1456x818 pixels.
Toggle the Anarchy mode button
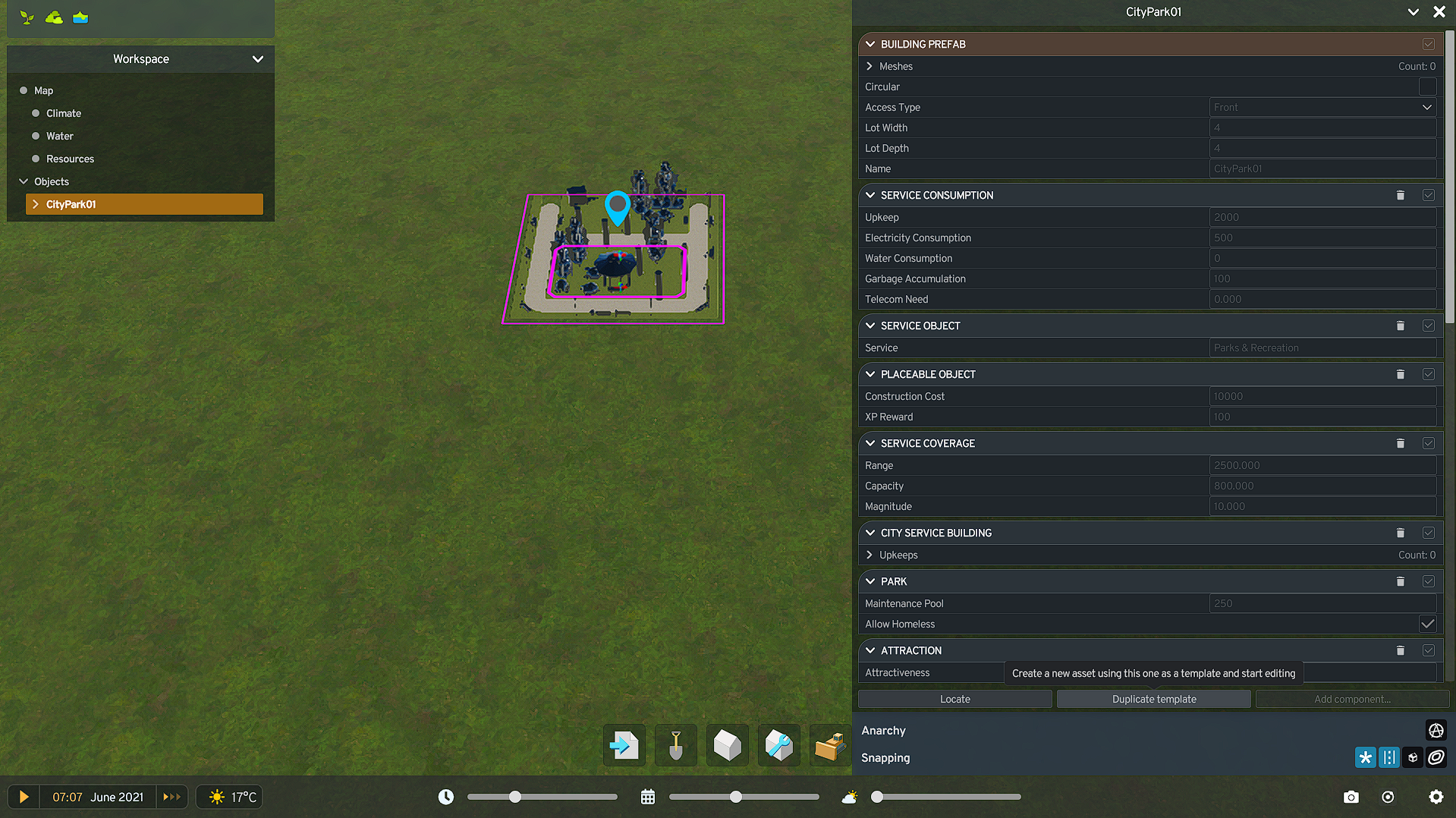pyautogui.click(x=1436, y=730)
